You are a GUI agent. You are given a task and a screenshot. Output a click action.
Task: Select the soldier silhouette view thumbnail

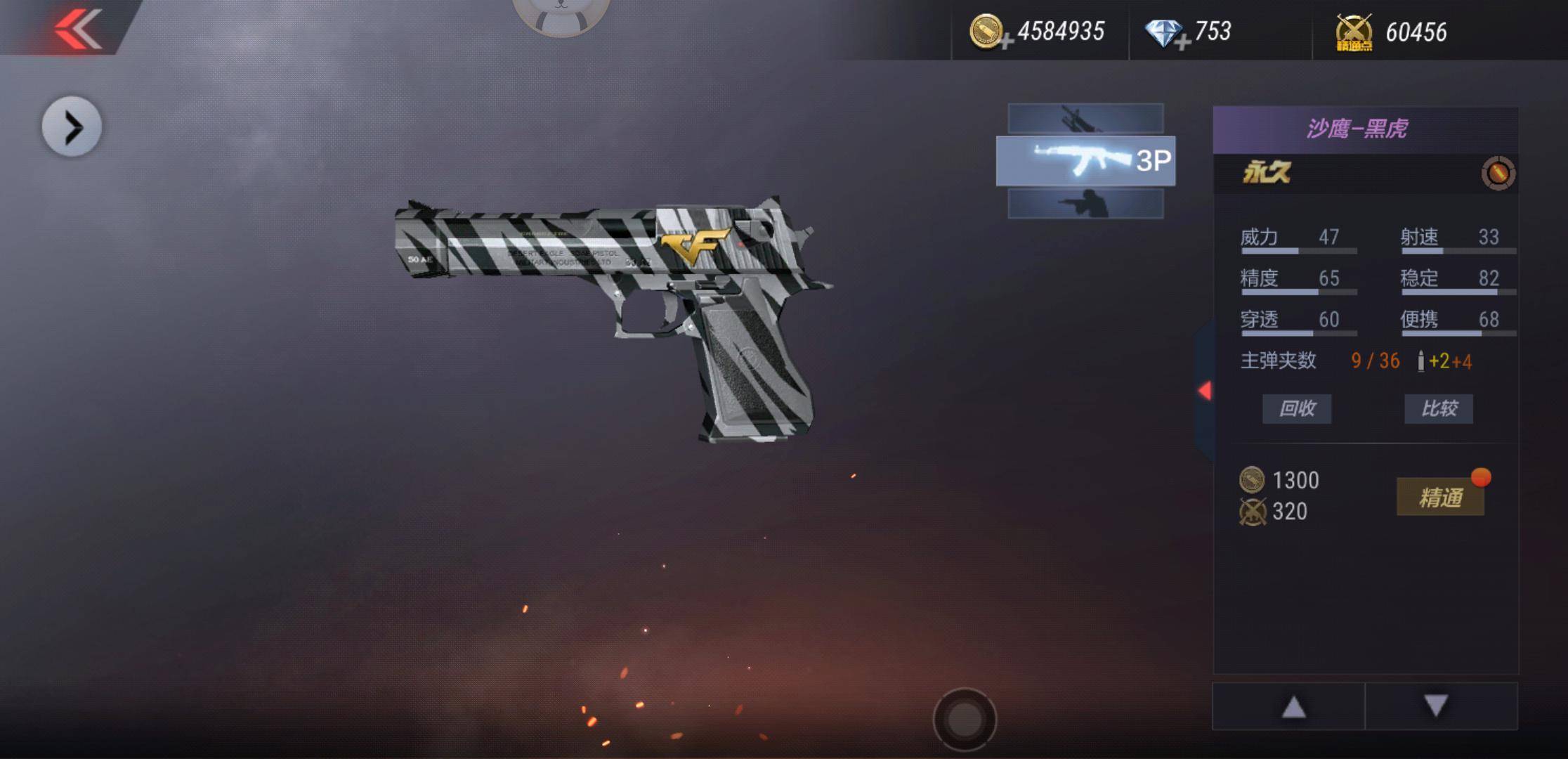1085,204
